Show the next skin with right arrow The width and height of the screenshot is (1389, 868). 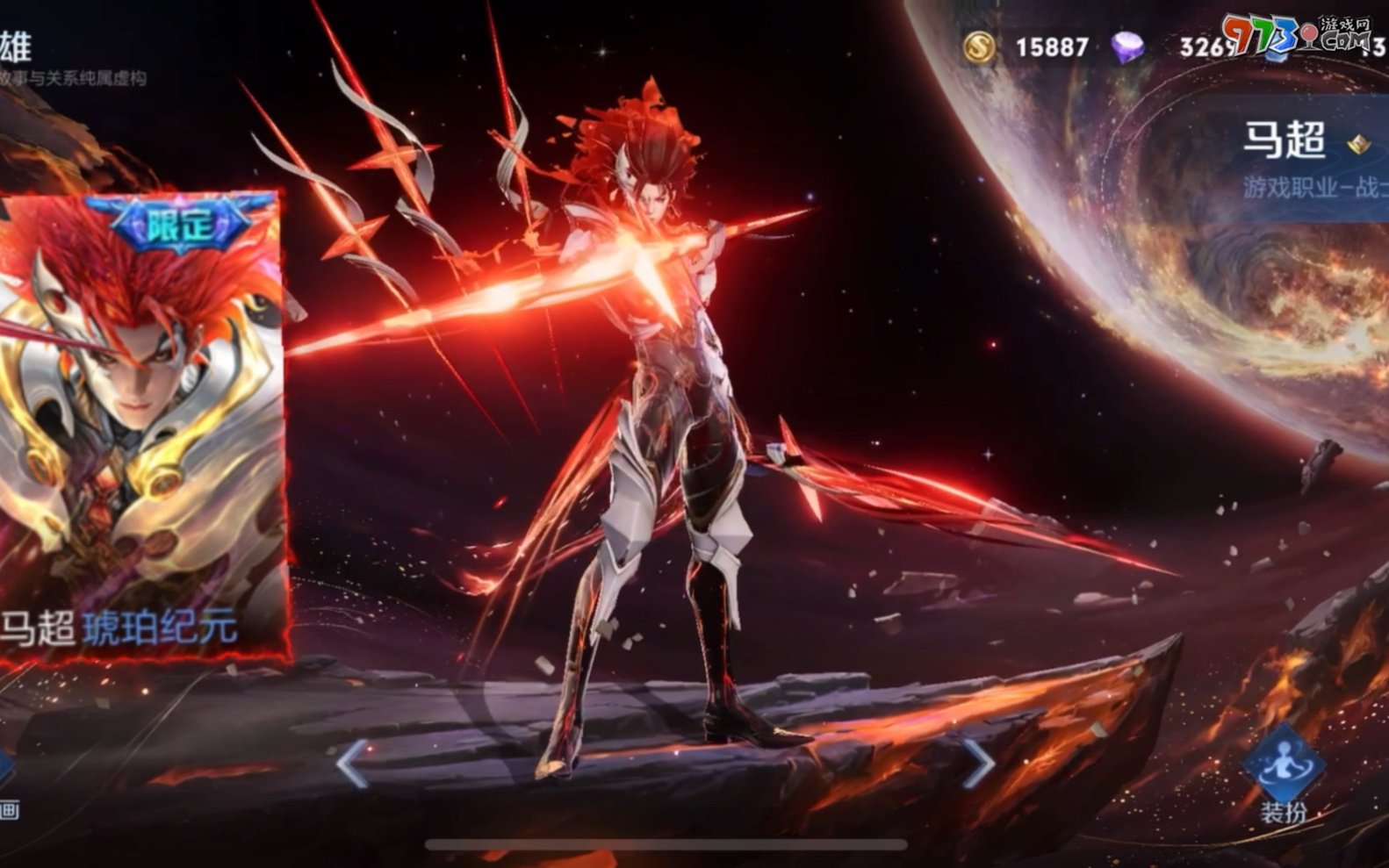(x=979, y=762)
